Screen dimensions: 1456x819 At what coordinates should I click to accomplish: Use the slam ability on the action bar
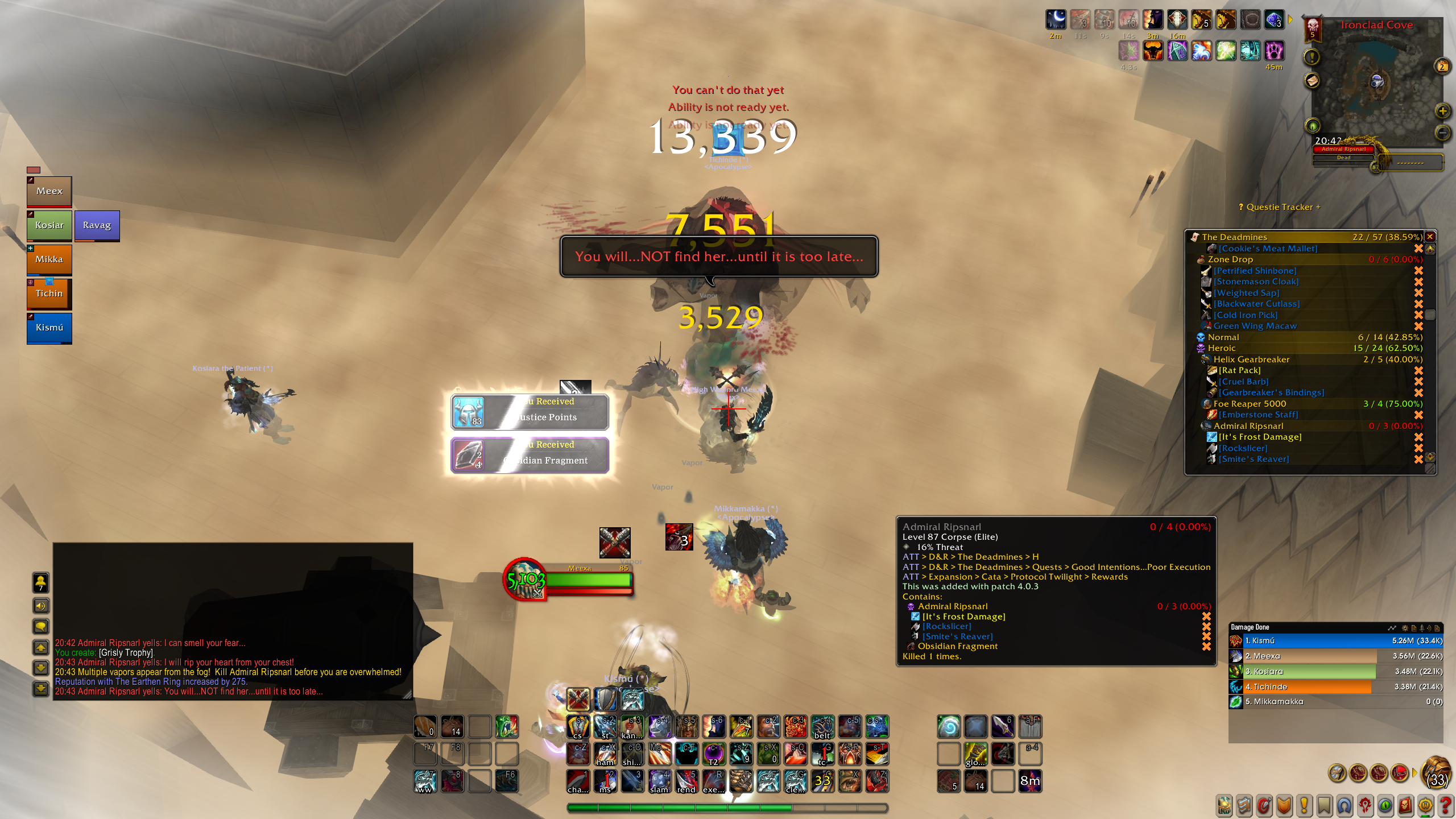click(659, 781)
